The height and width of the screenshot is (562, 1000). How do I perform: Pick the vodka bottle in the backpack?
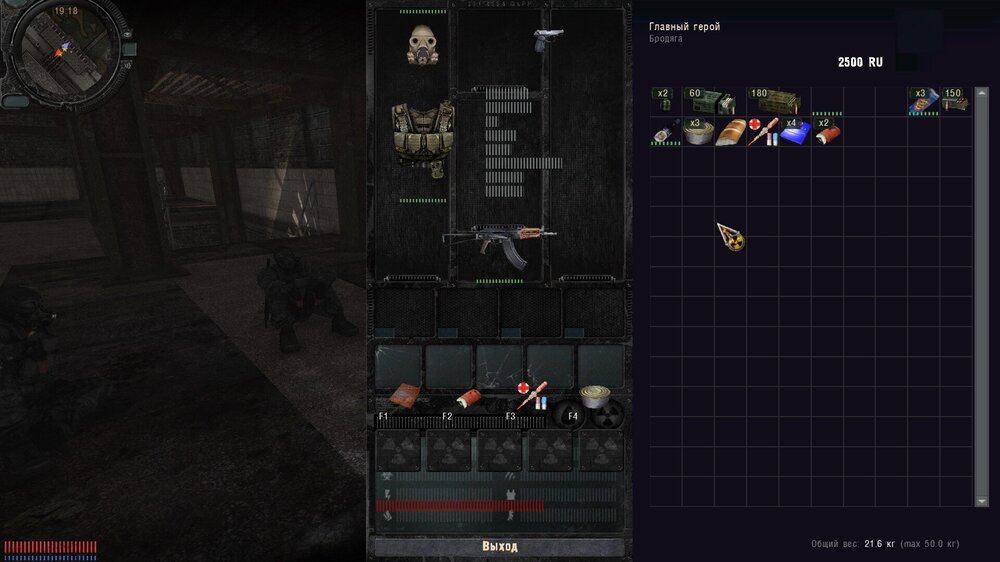663,133
